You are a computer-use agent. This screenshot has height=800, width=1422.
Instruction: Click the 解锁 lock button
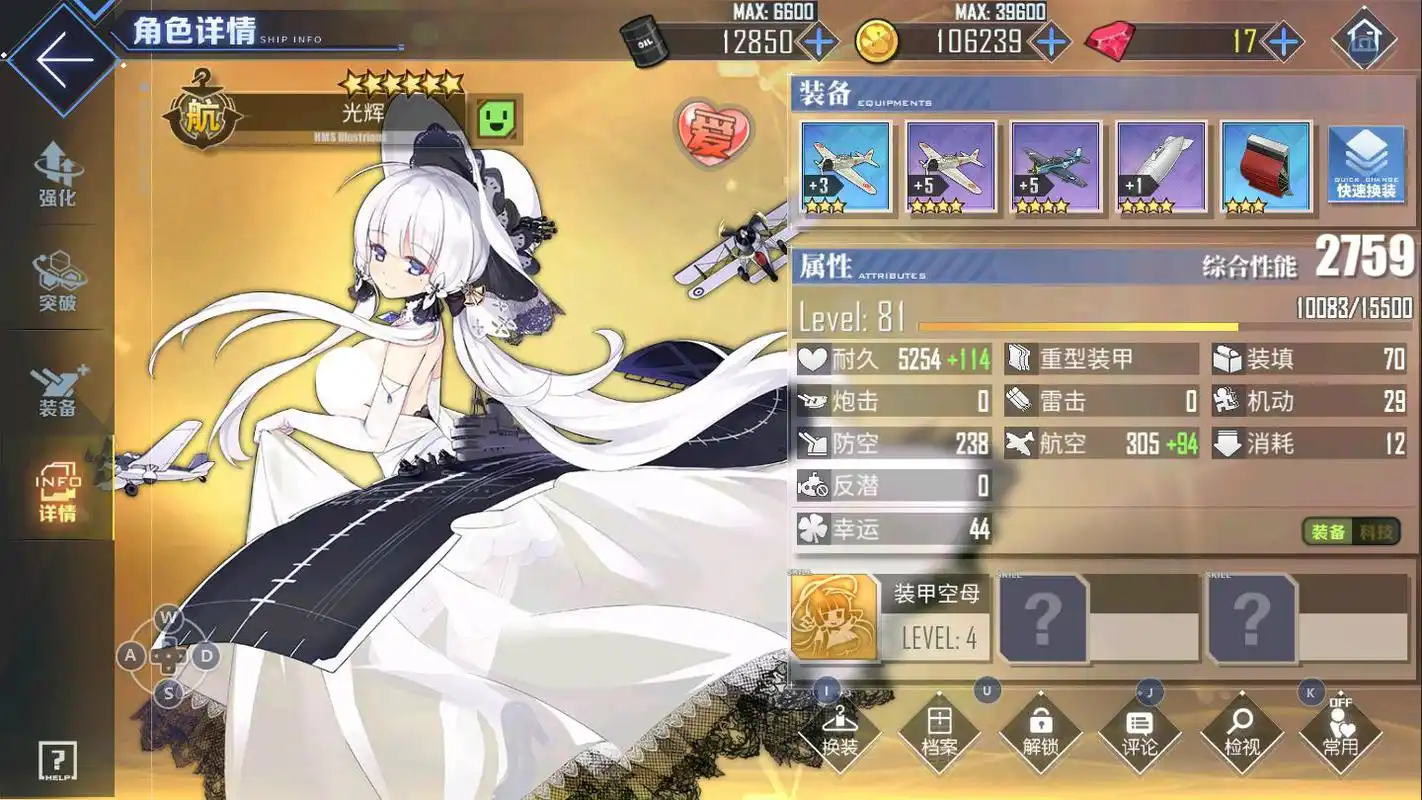click(x=1041, y=733)
